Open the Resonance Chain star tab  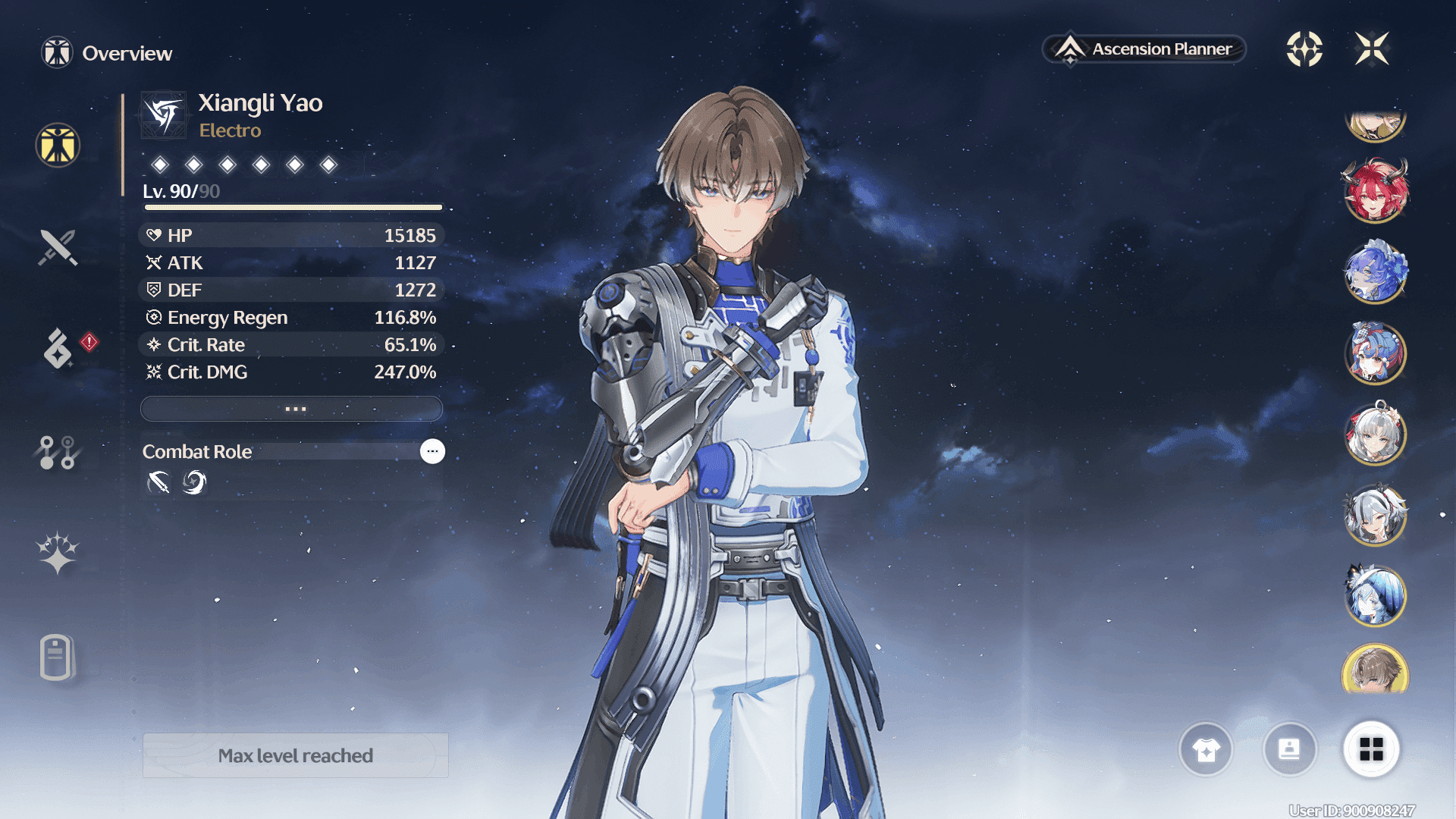click(x=58, y=552)
